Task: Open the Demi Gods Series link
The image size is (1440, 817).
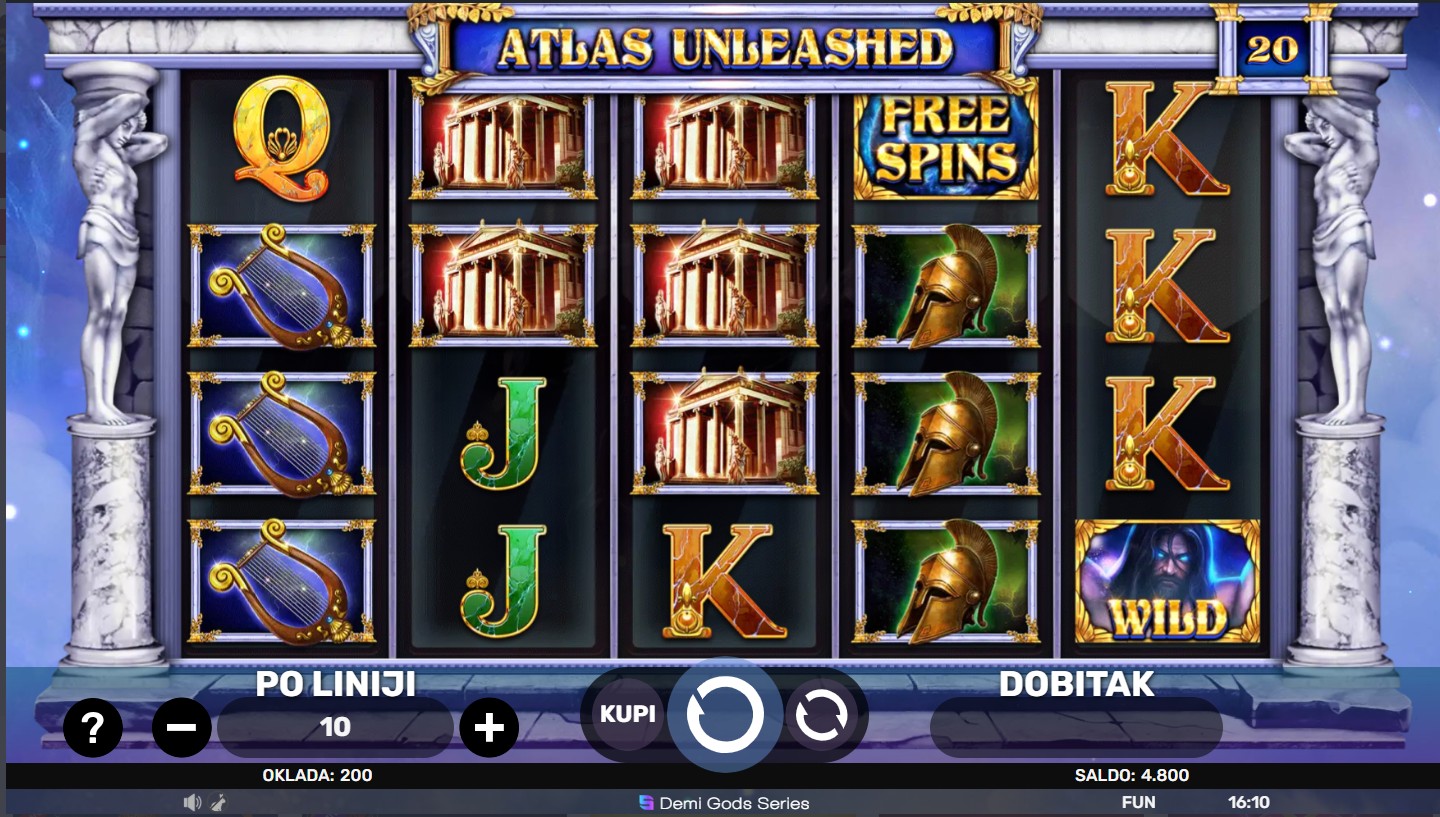Action: 724,803
